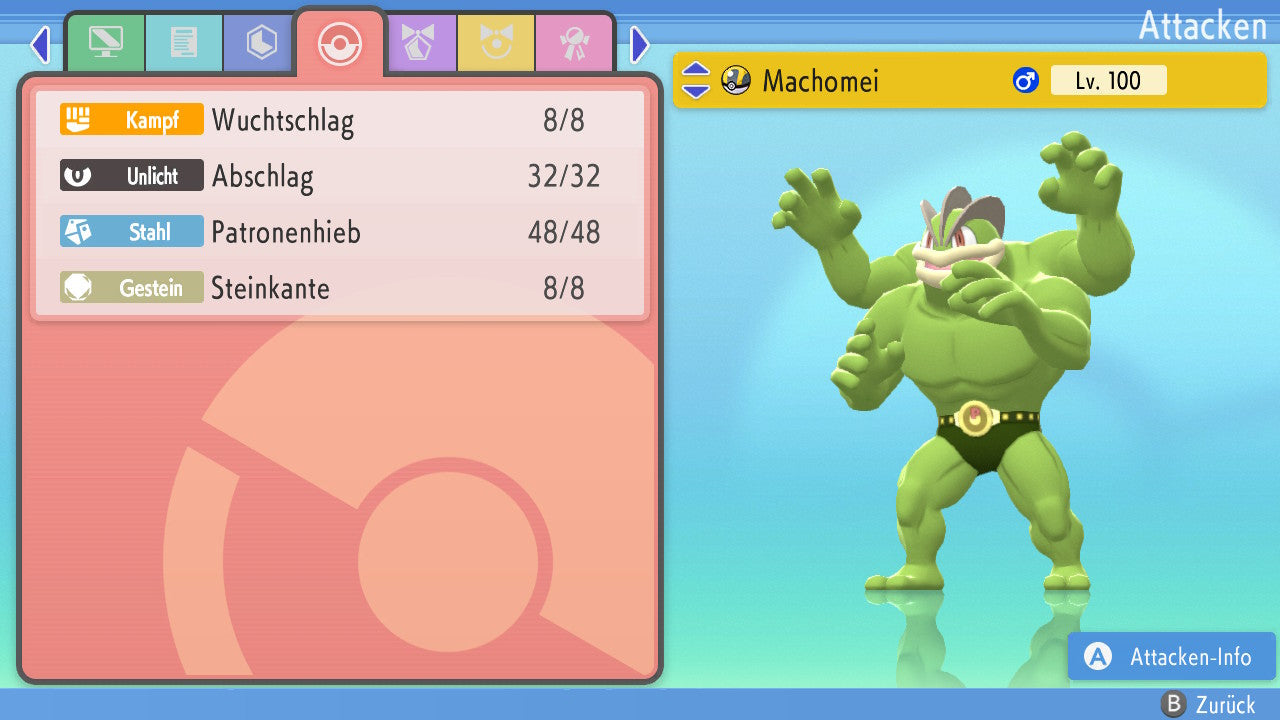The height and width of the screenshot is (720, 1280).
Task: Switch to the teal document notes tab
Action: pyautogui.click(x=183, y=43)
